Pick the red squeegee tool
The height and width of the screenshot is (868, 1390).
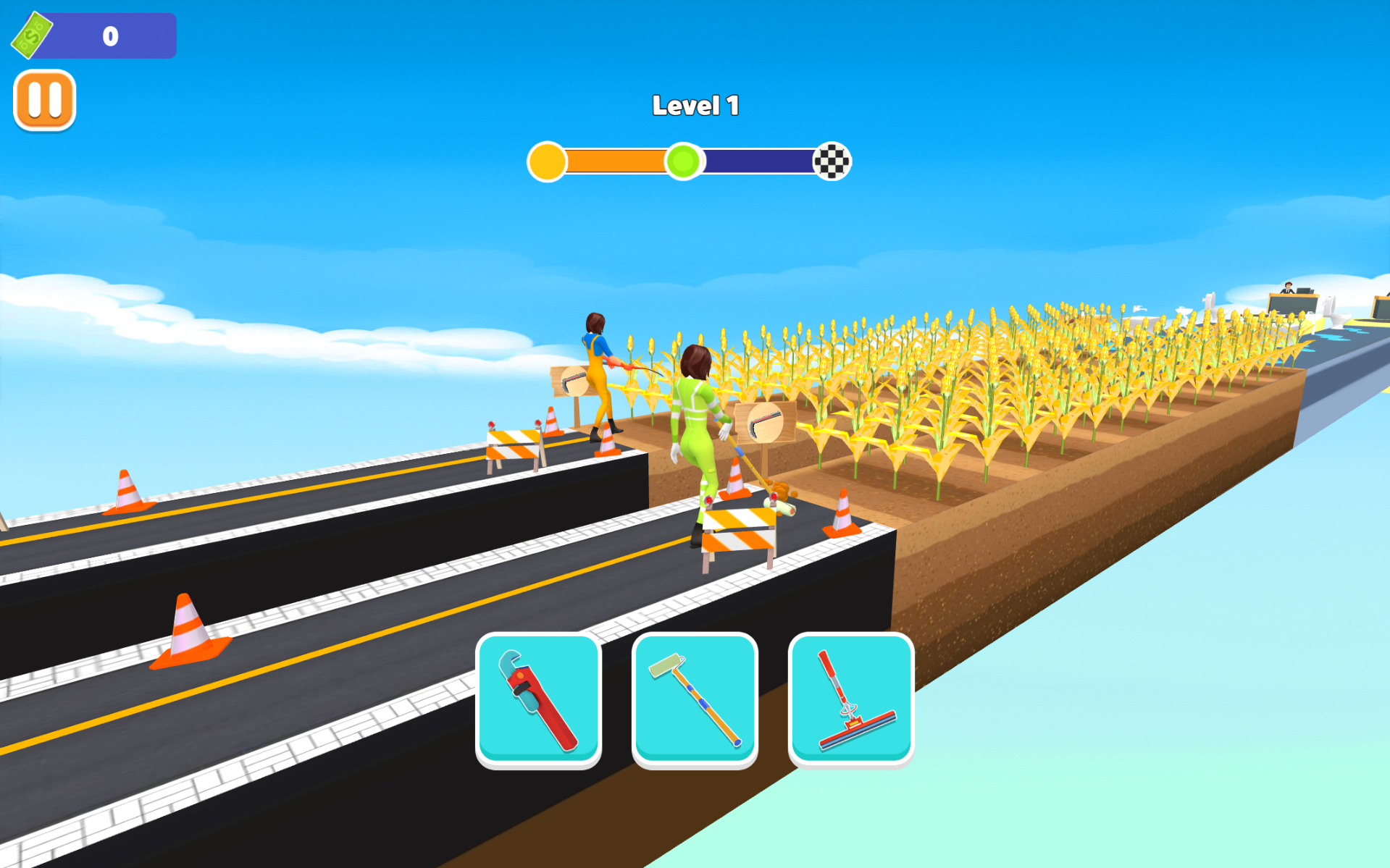click(851, 699)
